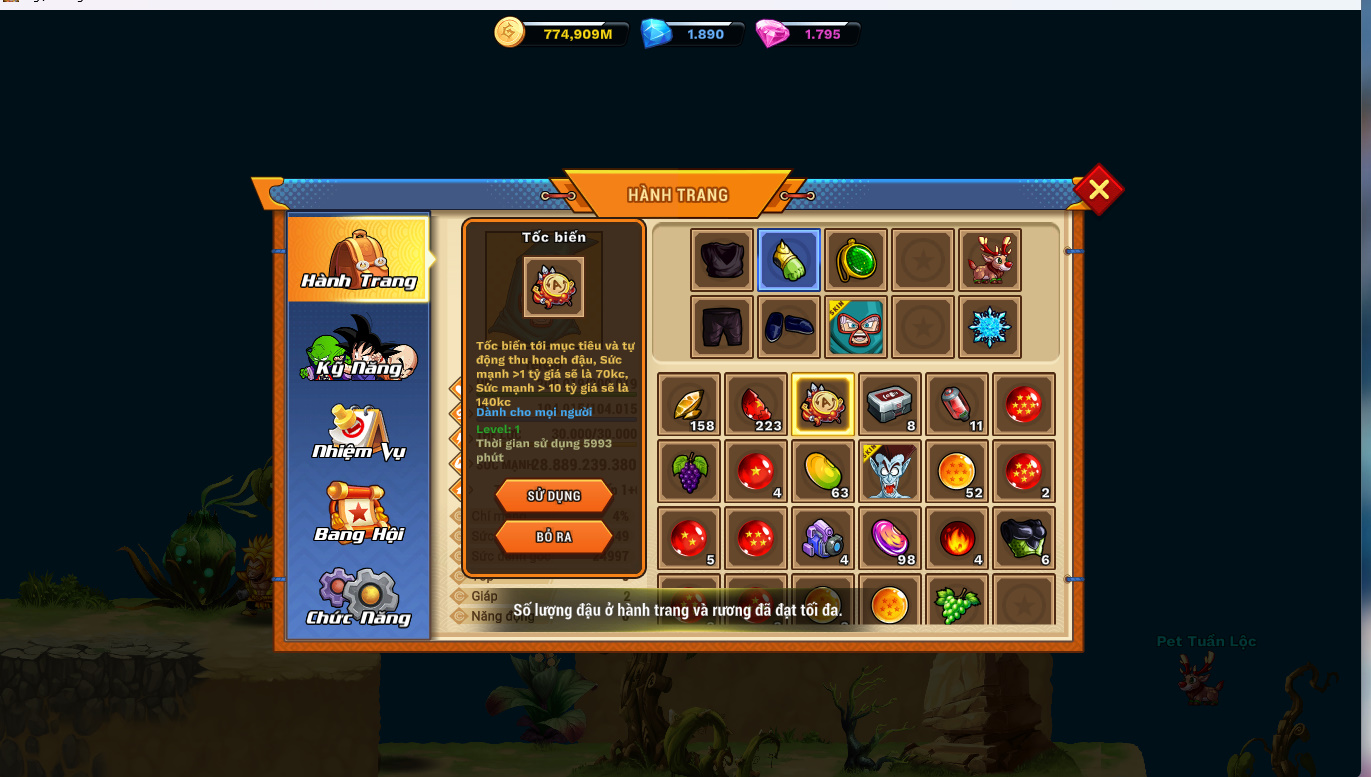Pick the metal case stack of 8
Image resolution: width=1371 pixels, height=777 pixels.
click(x=890, y=404)
